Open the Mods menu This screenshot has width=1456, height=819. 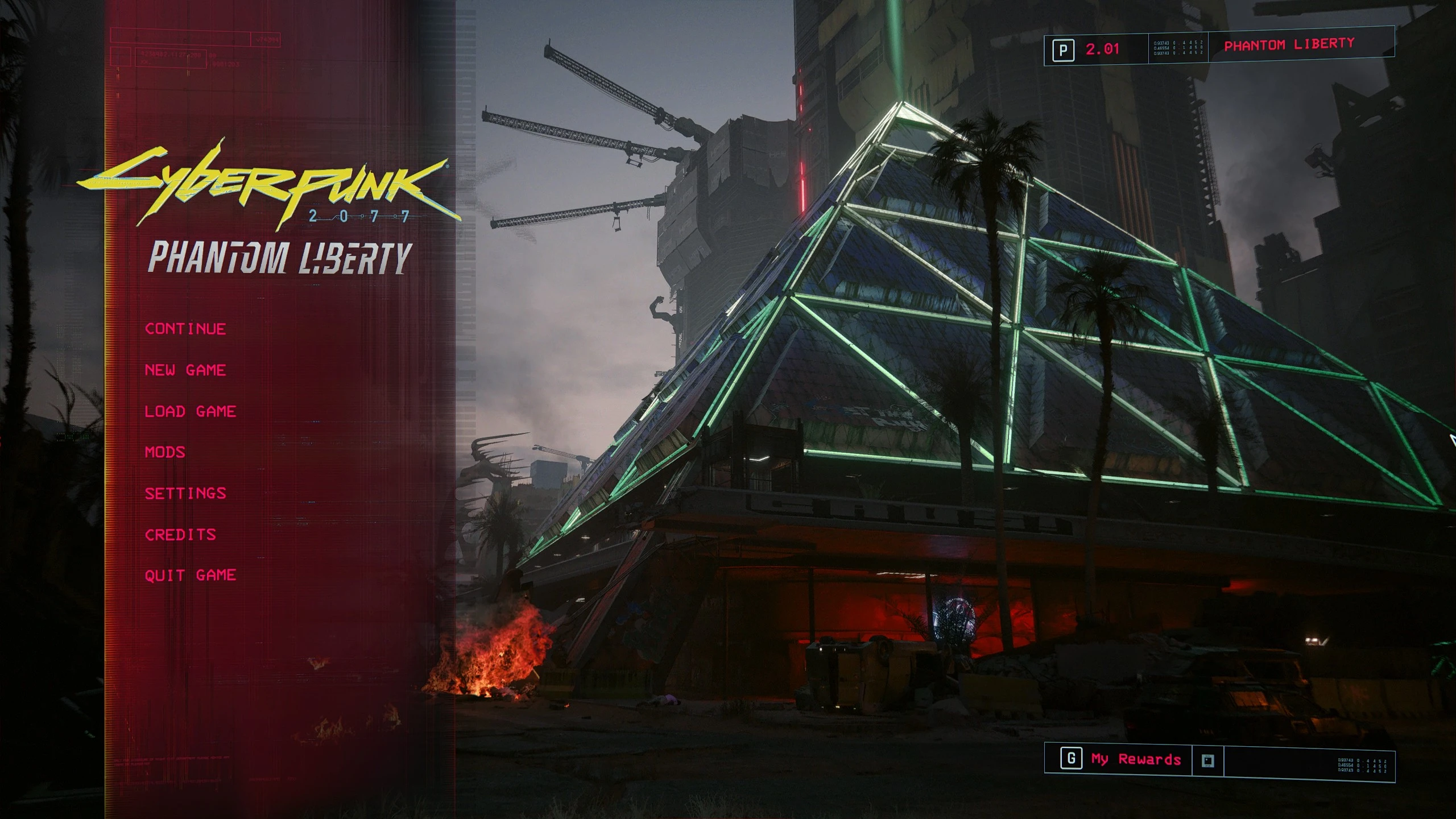coord(165,452)
